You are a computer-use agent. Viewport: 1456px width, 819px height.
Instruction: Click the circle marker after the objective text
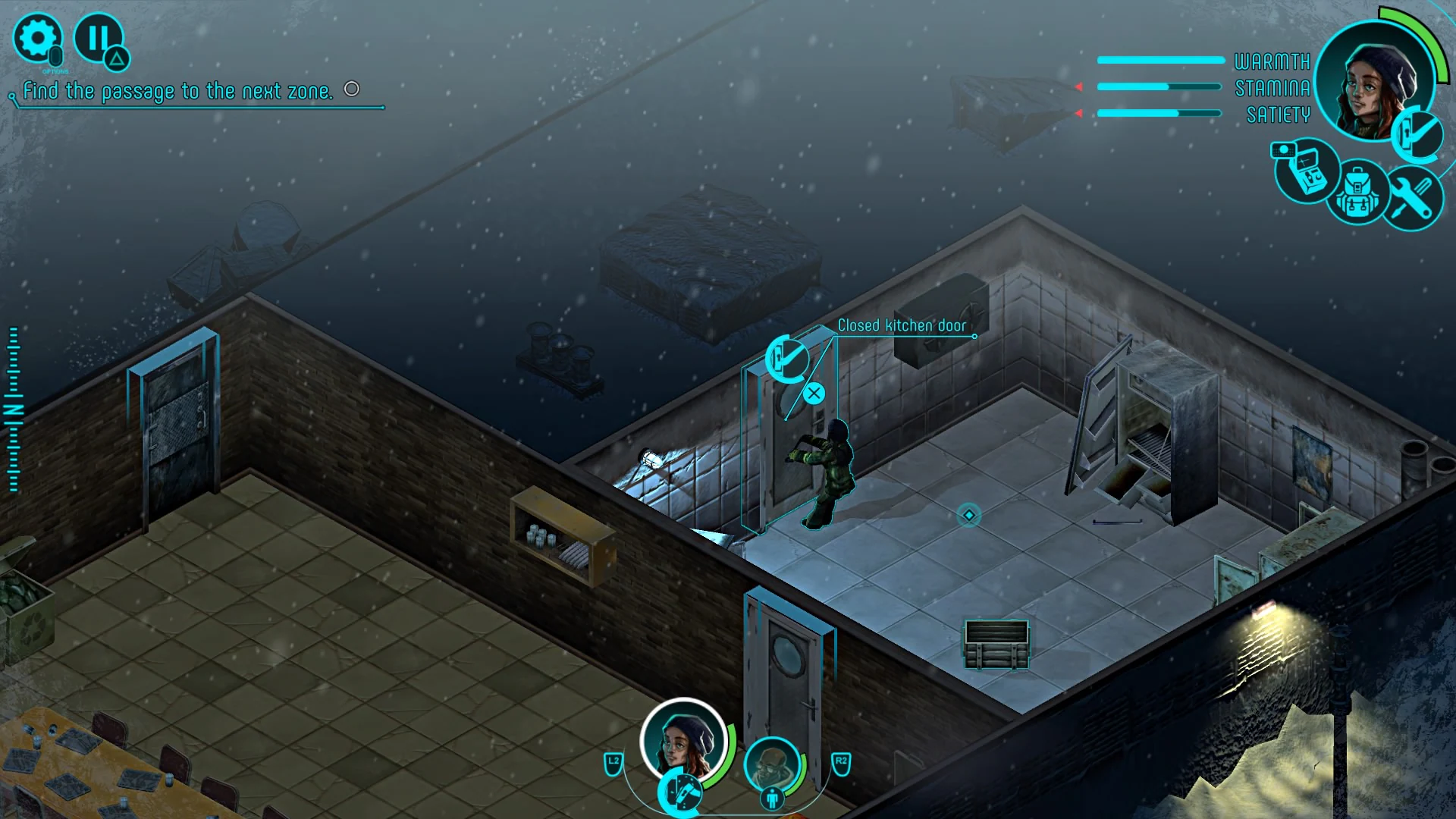[x=351, y=89]
